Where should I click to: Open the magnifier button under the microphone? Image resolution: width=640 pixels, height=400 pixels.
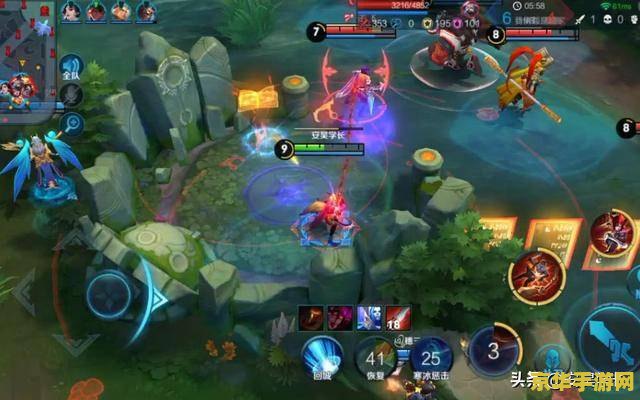click(71, 124)
